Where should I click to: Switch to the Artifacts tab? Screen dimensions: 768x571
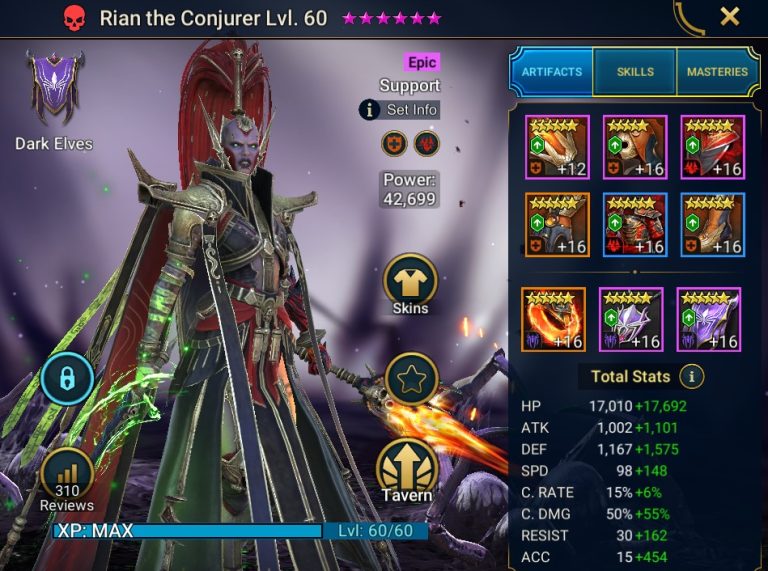click(x=551, y=72)
